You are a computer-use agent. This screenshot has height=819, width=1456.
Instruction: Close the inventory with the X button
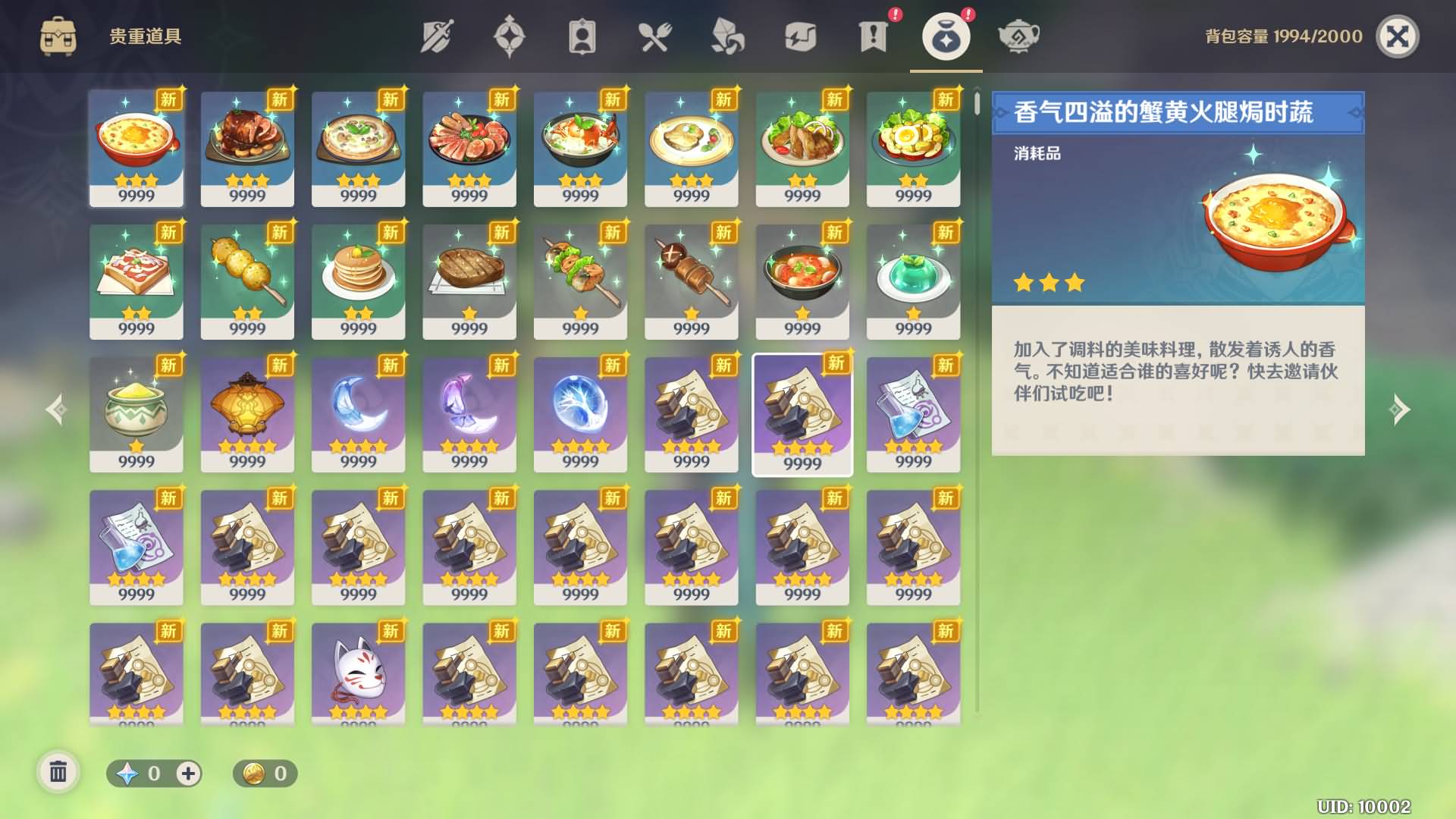(1397, 36)
